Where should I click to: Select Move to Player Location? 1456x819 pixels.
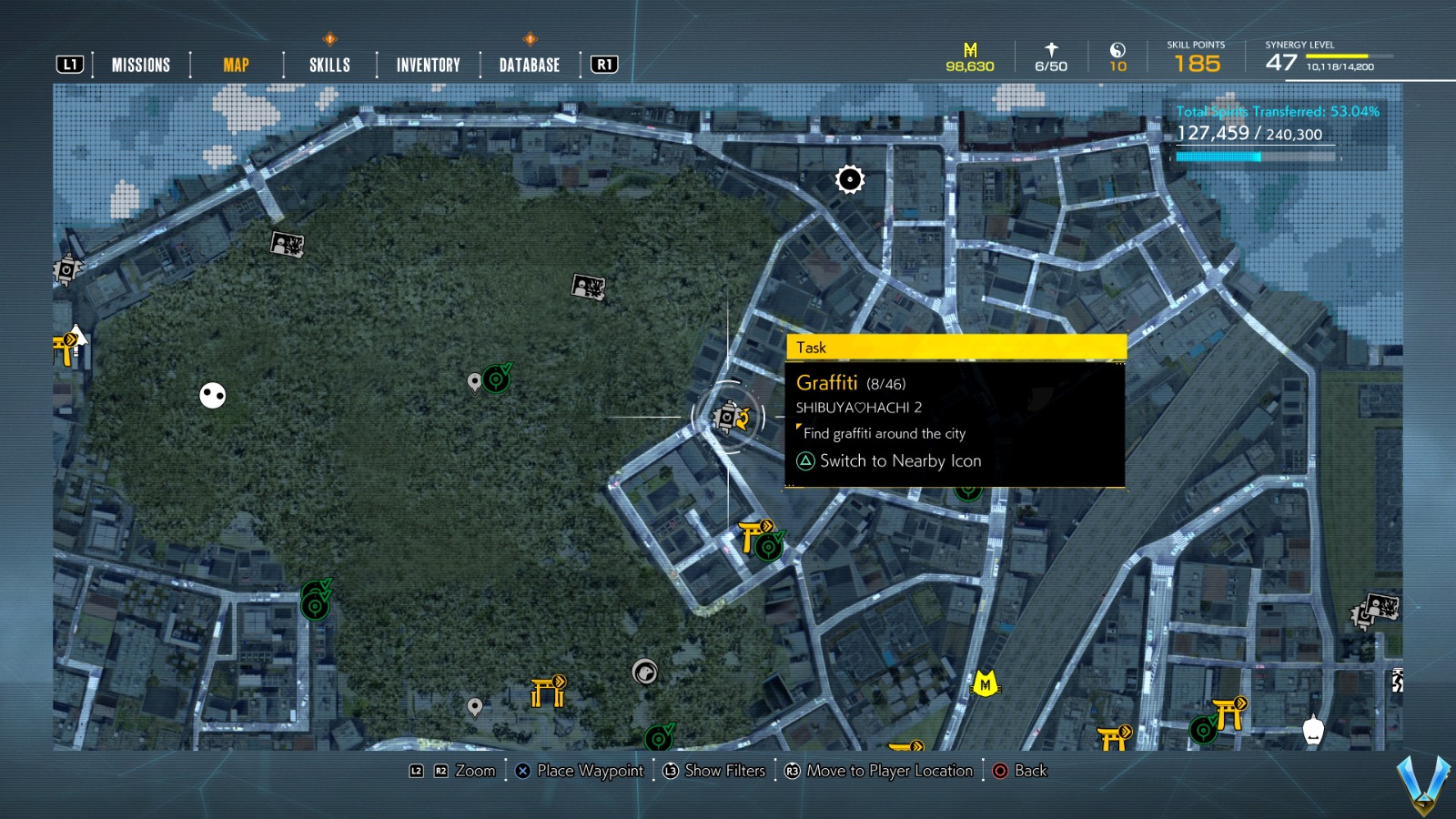880,771
